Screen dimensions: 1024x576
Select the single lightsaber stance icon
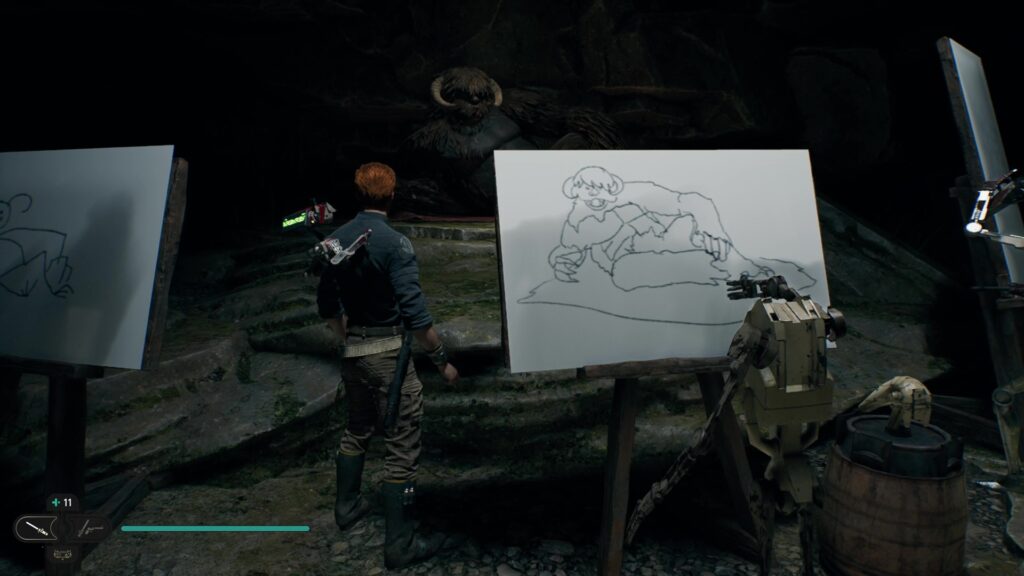click(38, 527)
